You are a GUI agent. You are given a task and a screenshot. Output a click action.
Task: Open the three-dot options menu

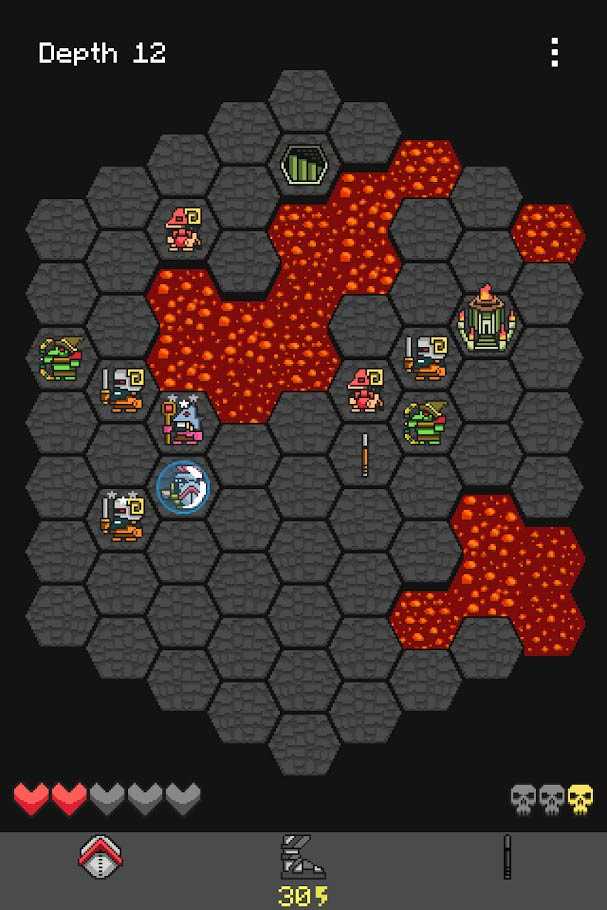(x=554, y=52)
